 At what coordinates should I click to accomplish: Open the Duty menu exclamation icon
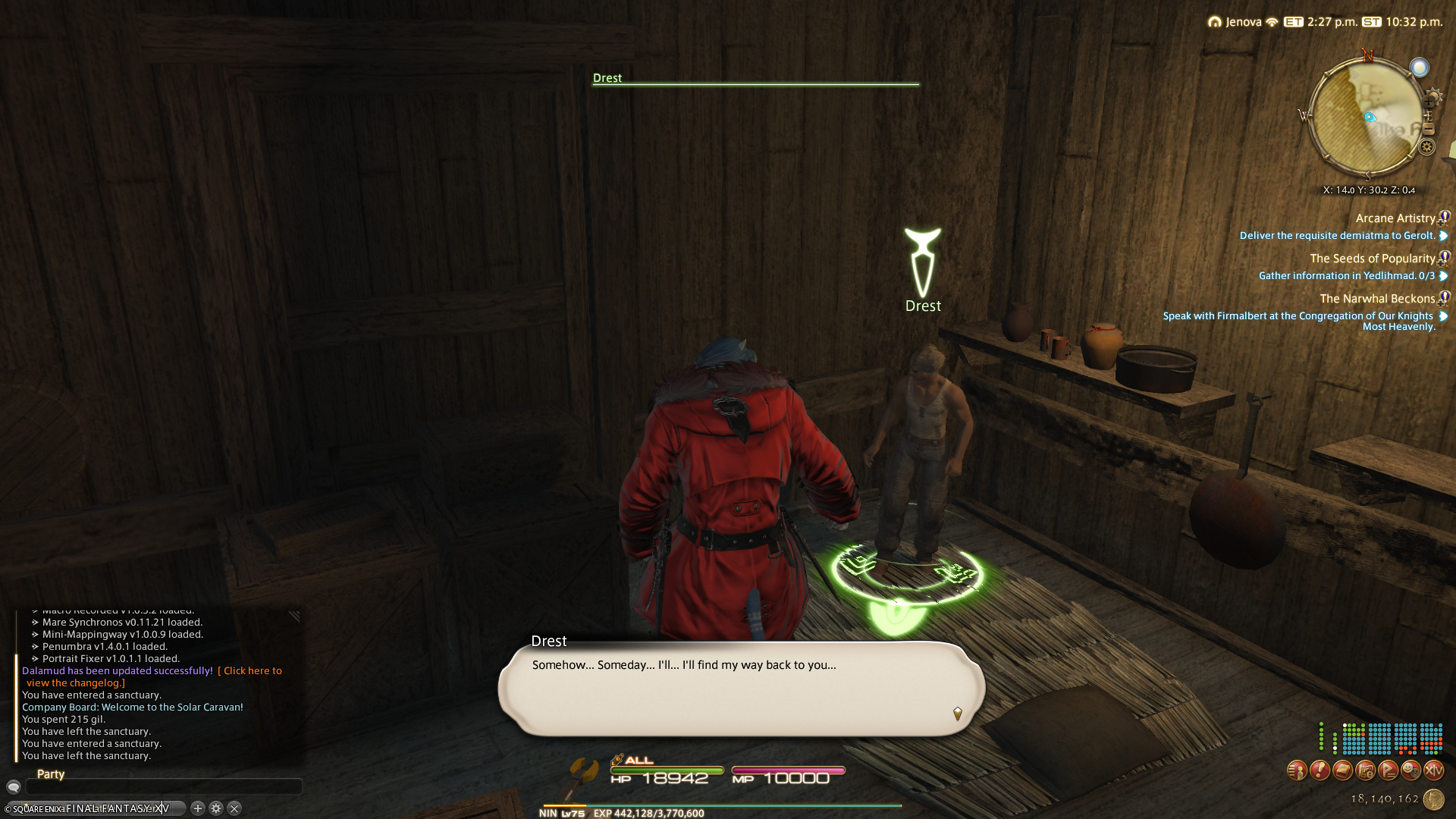(x=1319, y=771)
